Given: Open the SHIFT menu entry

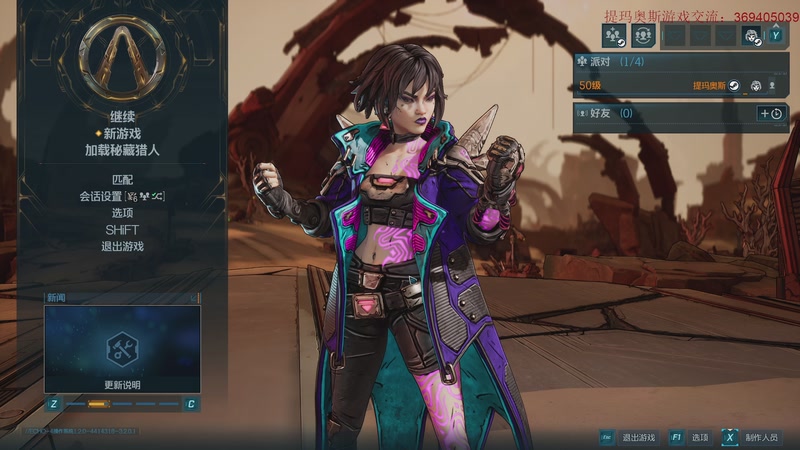Looking at the screenshot, I should pos(122,229).
